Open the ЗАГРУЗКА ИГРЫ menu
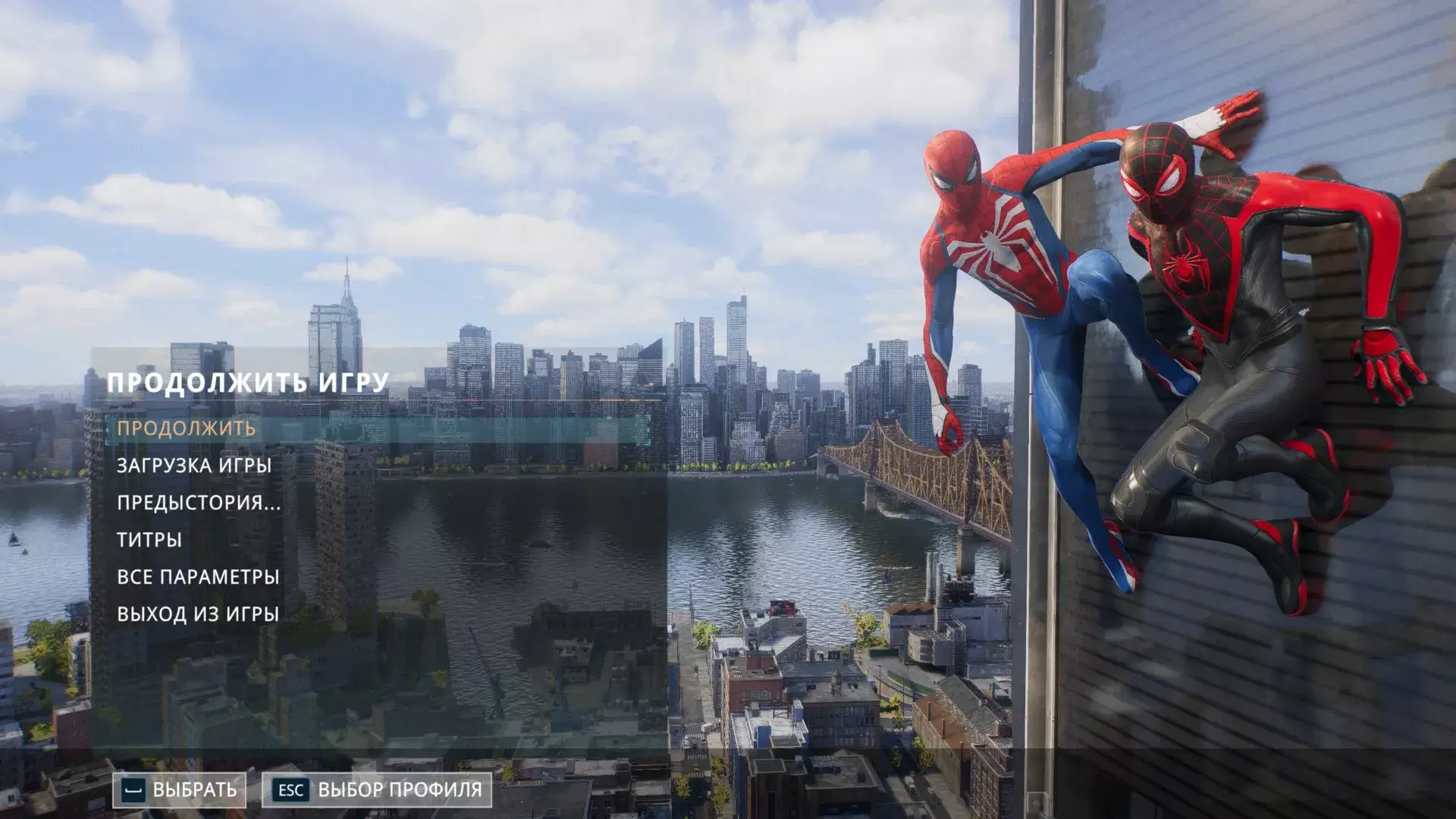The height and width of the screenshot is (819, 1456). pos(194,466)
